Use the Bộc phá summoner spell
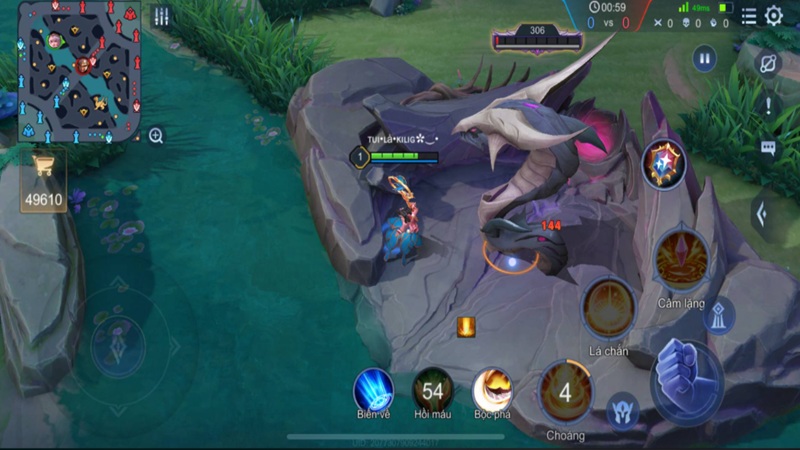800x450 pixels. [492, 389]
